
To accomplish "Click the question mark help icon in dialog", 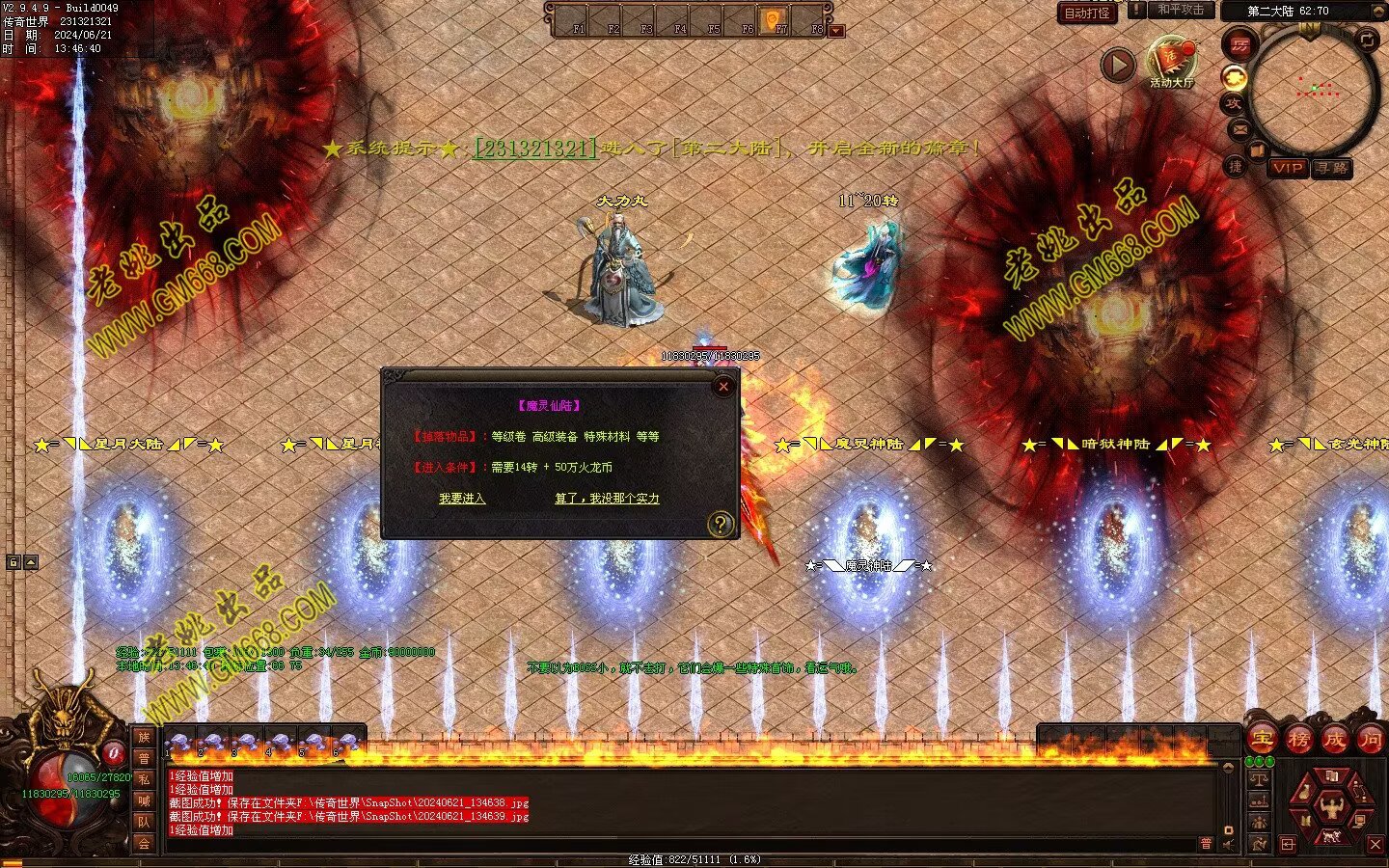I will pos(721,524).
